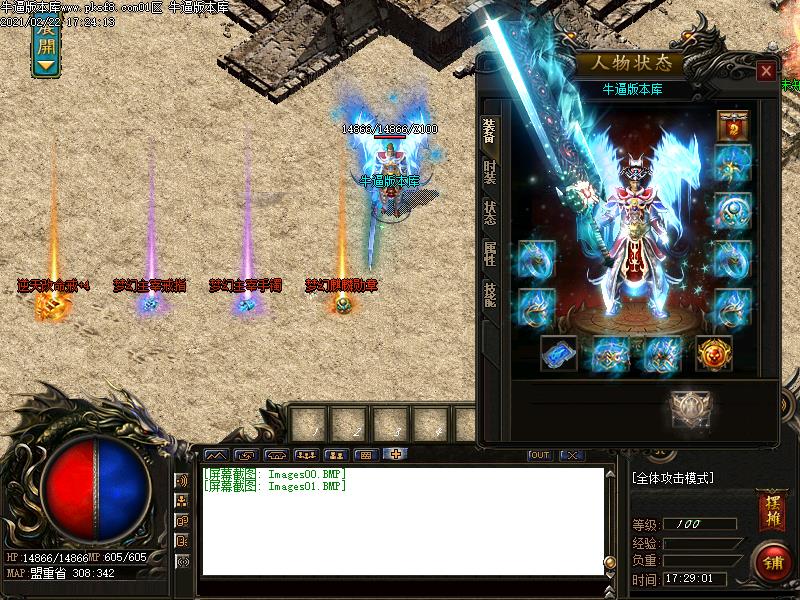Click the round red 铺 shop button
Screen dimensions: 800x600
click(x=771, y=561)
